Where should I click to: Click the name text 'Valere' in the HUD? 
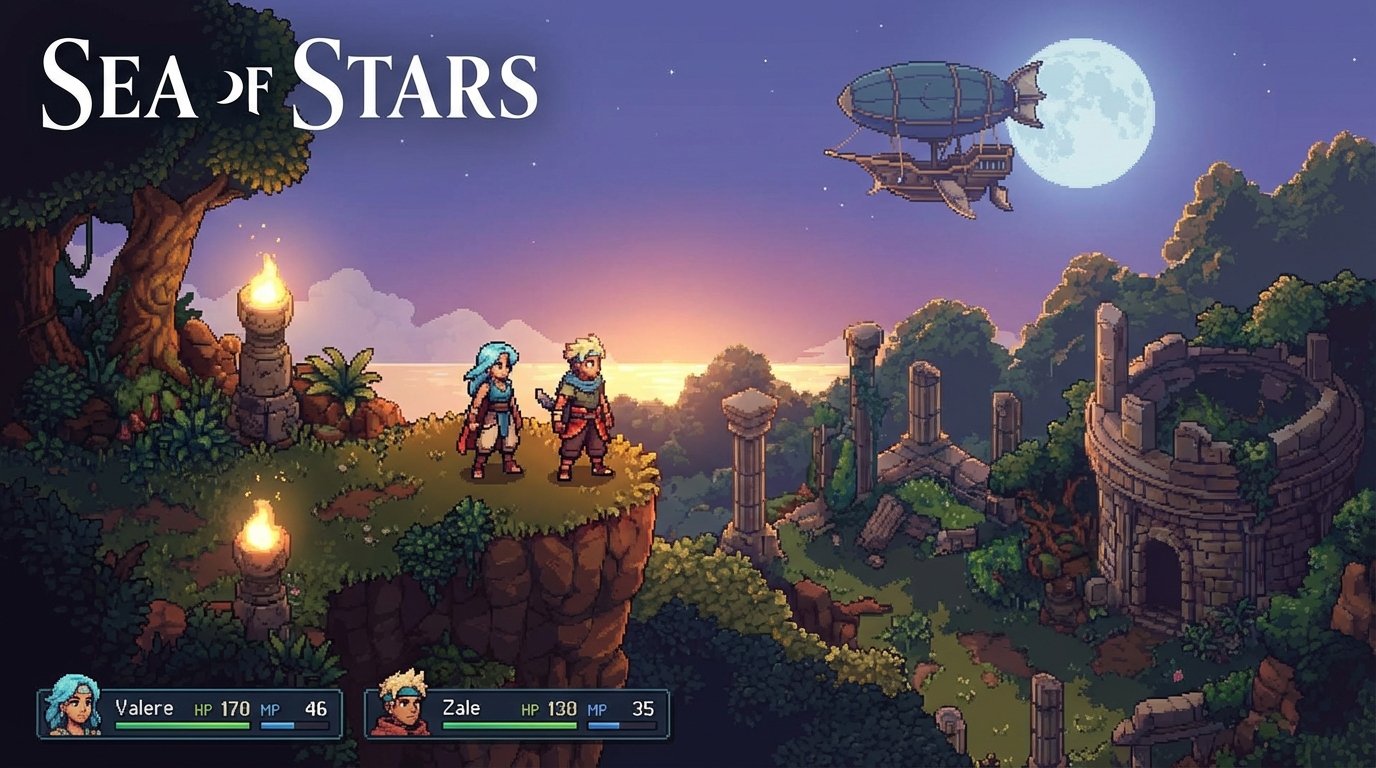147,705
